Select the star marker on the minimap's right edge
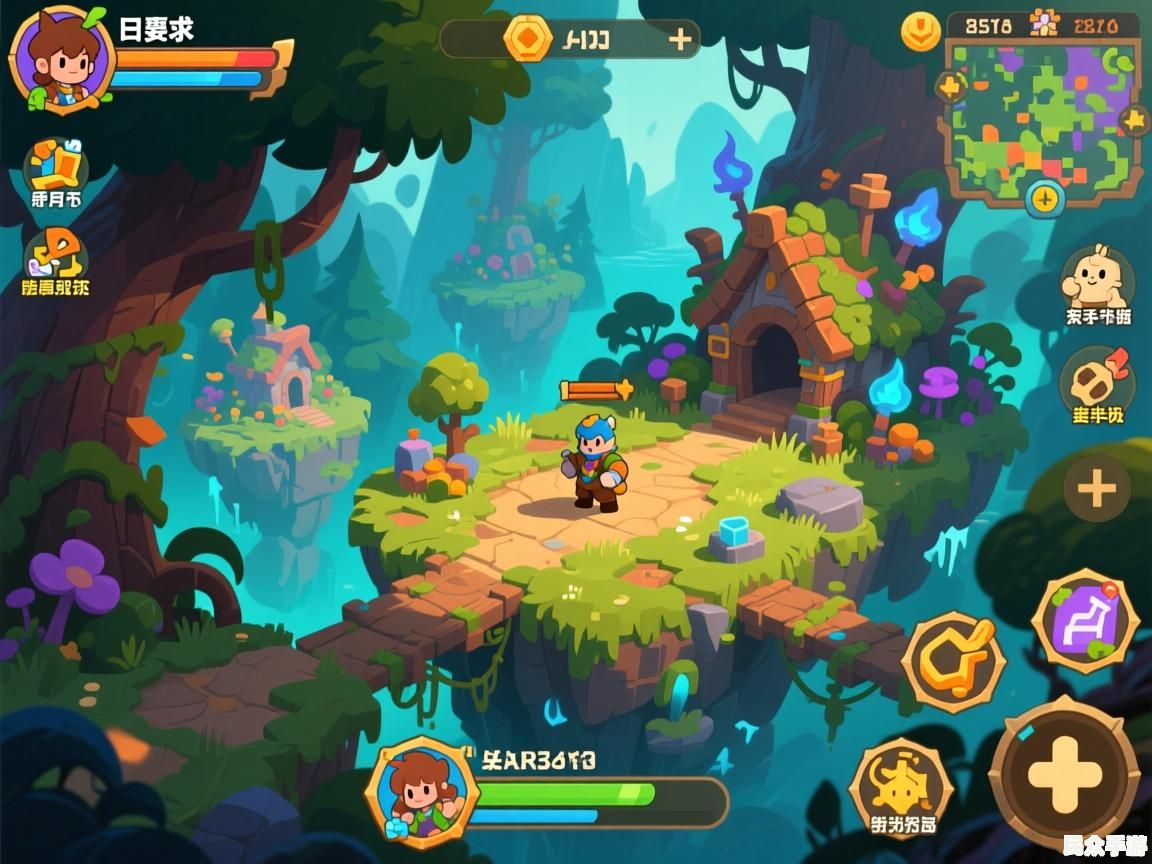 1135,121
